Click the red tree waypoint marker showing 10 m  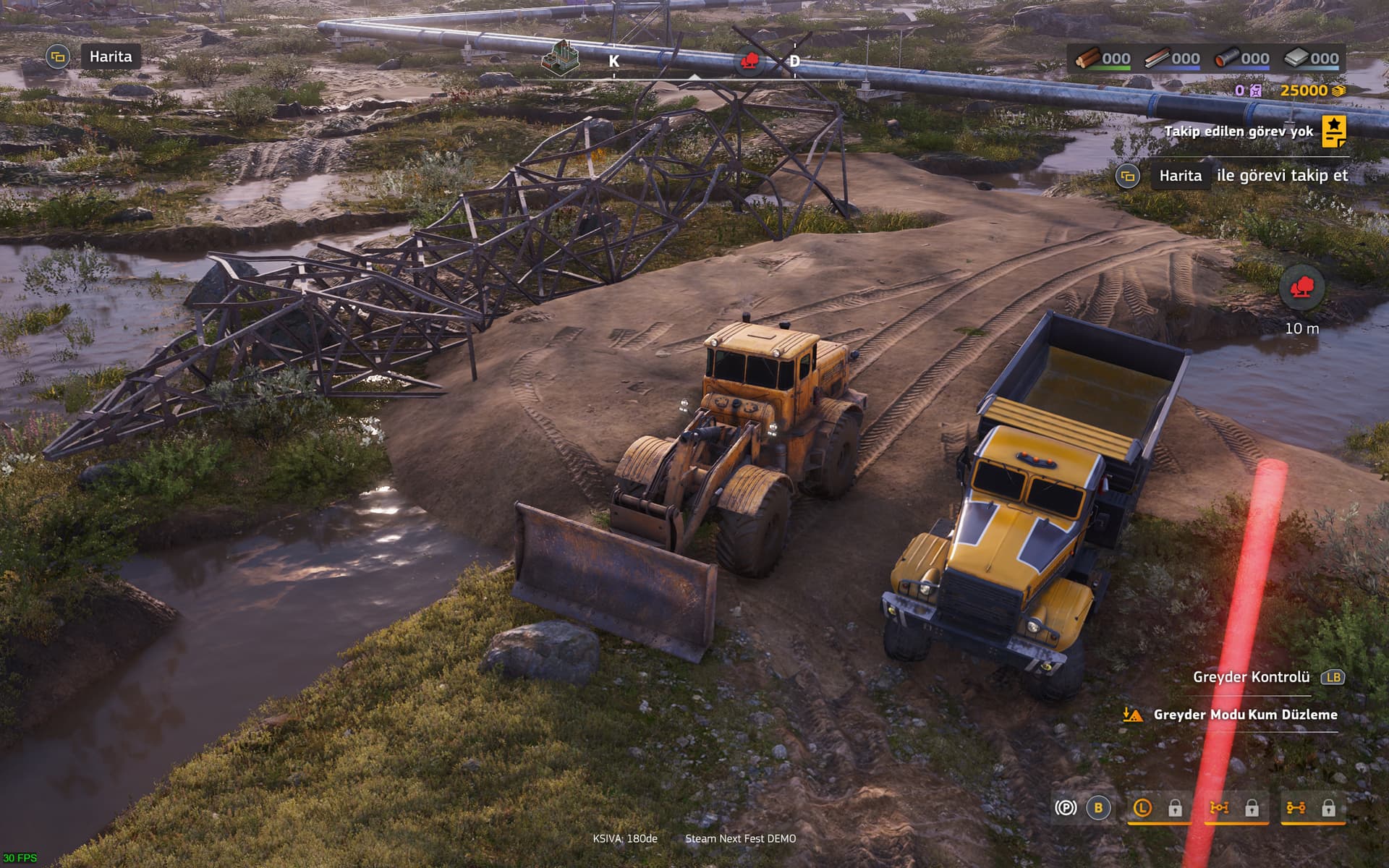(x=1301, y=289)
